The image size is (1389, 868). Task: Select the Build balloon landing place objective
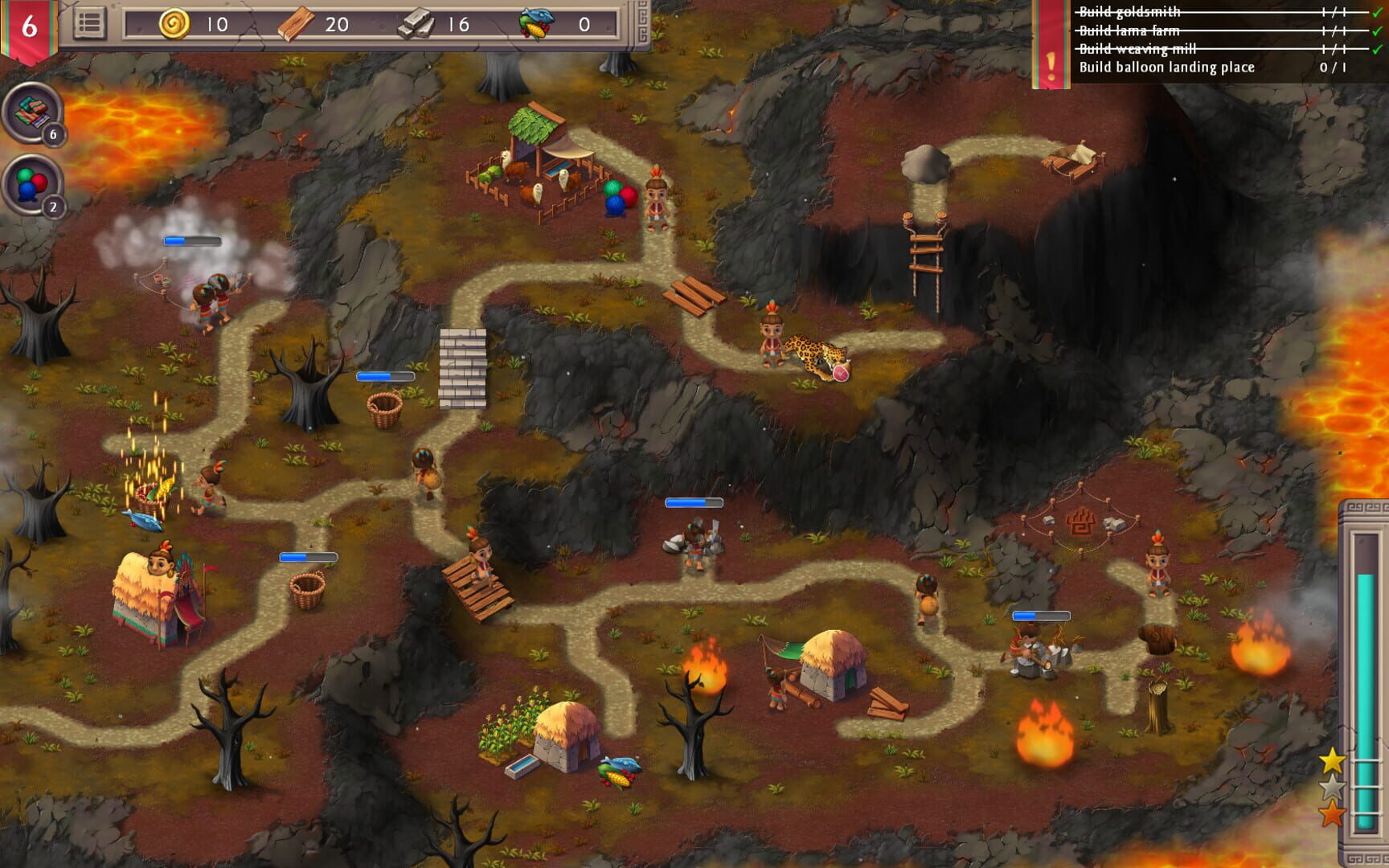click(x=1166, y=69)
